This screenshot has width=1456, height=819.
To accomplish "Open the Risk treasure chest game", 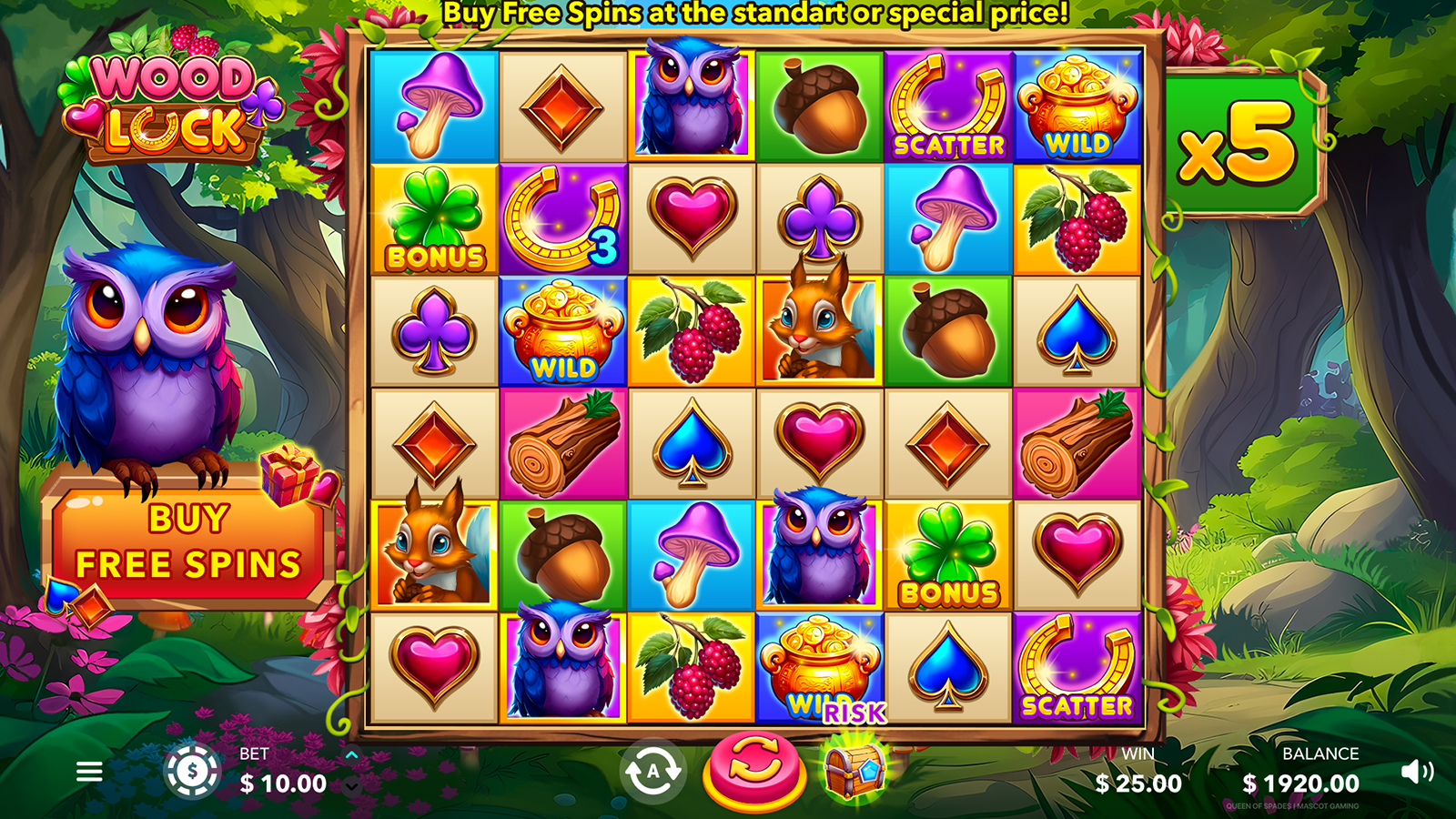I will point(854,769).
